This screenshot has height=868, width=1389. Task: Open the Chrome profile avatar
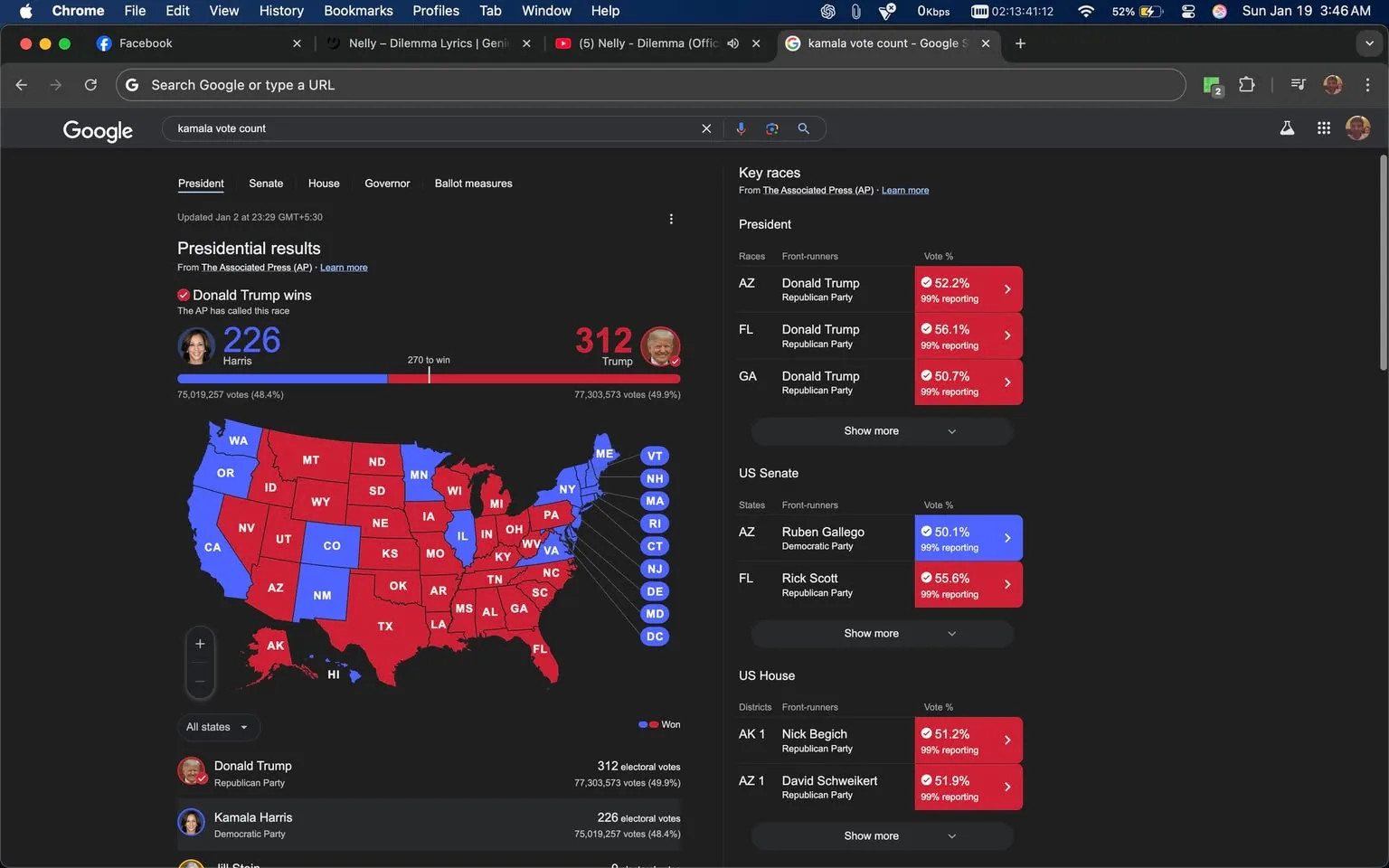coord(1332,84)
